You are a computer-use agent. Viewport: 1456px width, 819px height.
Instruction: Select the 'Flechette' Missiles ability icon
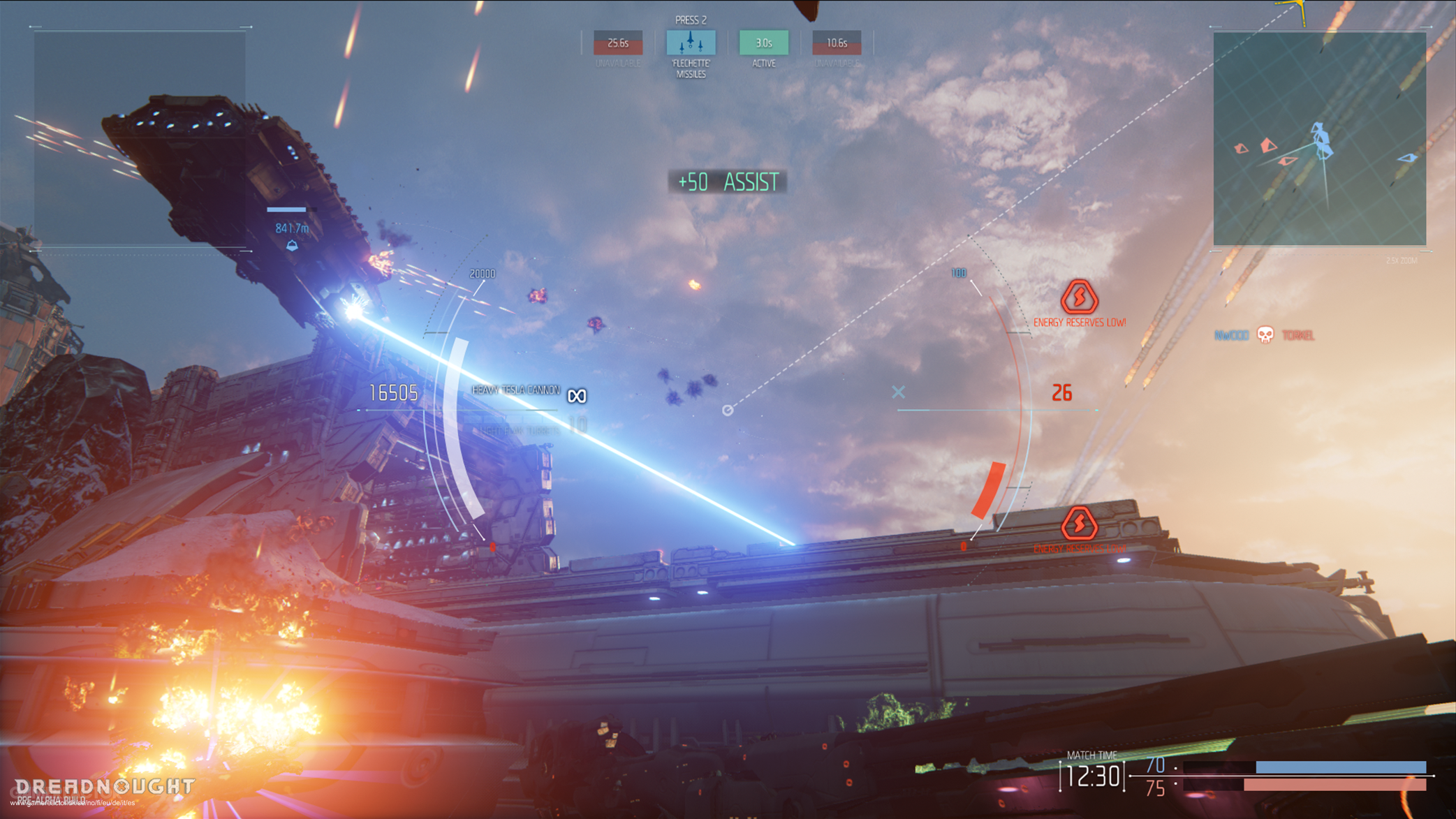tap(690, 43)
